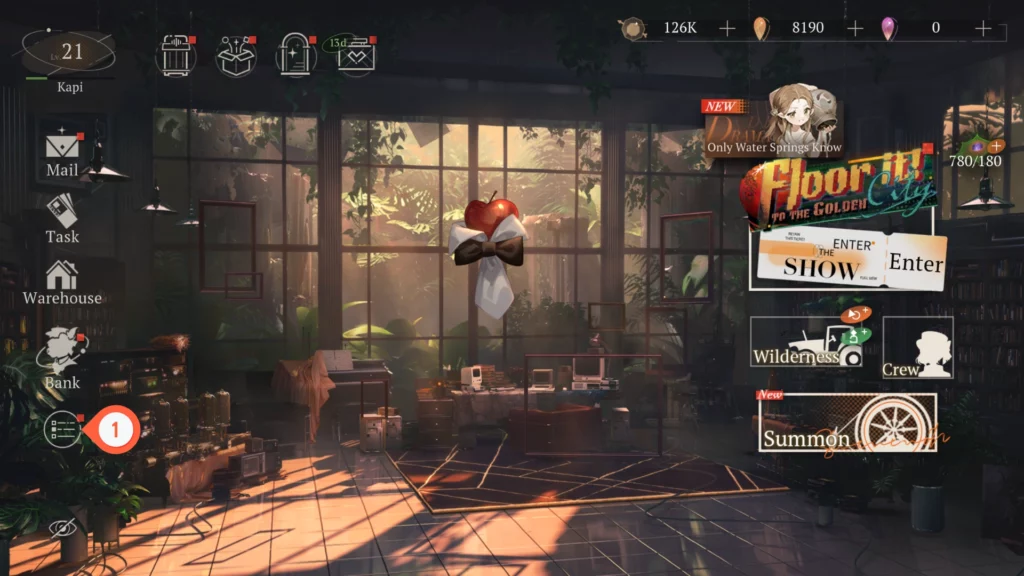
Task: Open the Task menu
Action: [x=62, y=217]
